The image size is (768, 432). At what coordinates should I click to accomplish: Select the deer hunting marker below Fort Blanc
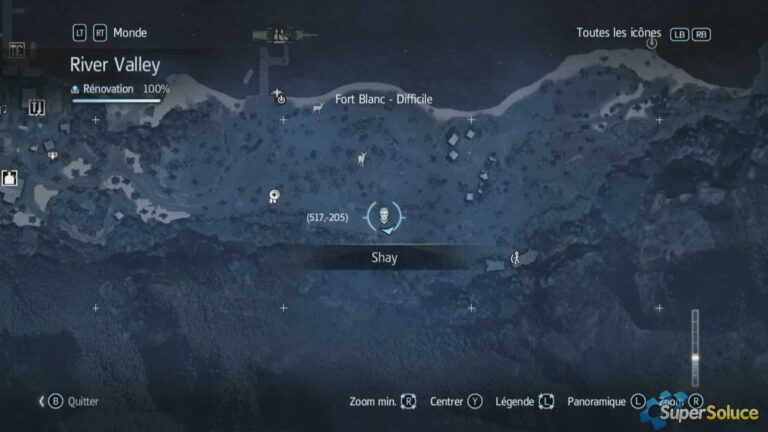(362, 158)
